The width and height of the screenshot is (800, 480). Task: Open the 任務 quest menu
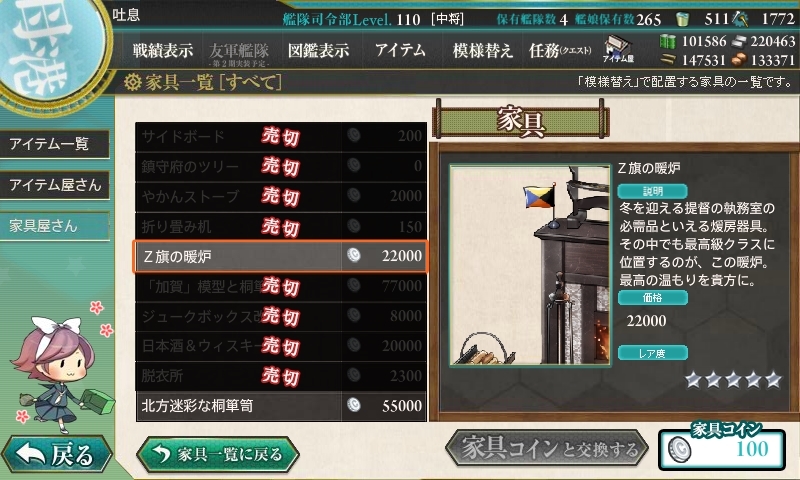pyautogui.click(x=560, y=50)
